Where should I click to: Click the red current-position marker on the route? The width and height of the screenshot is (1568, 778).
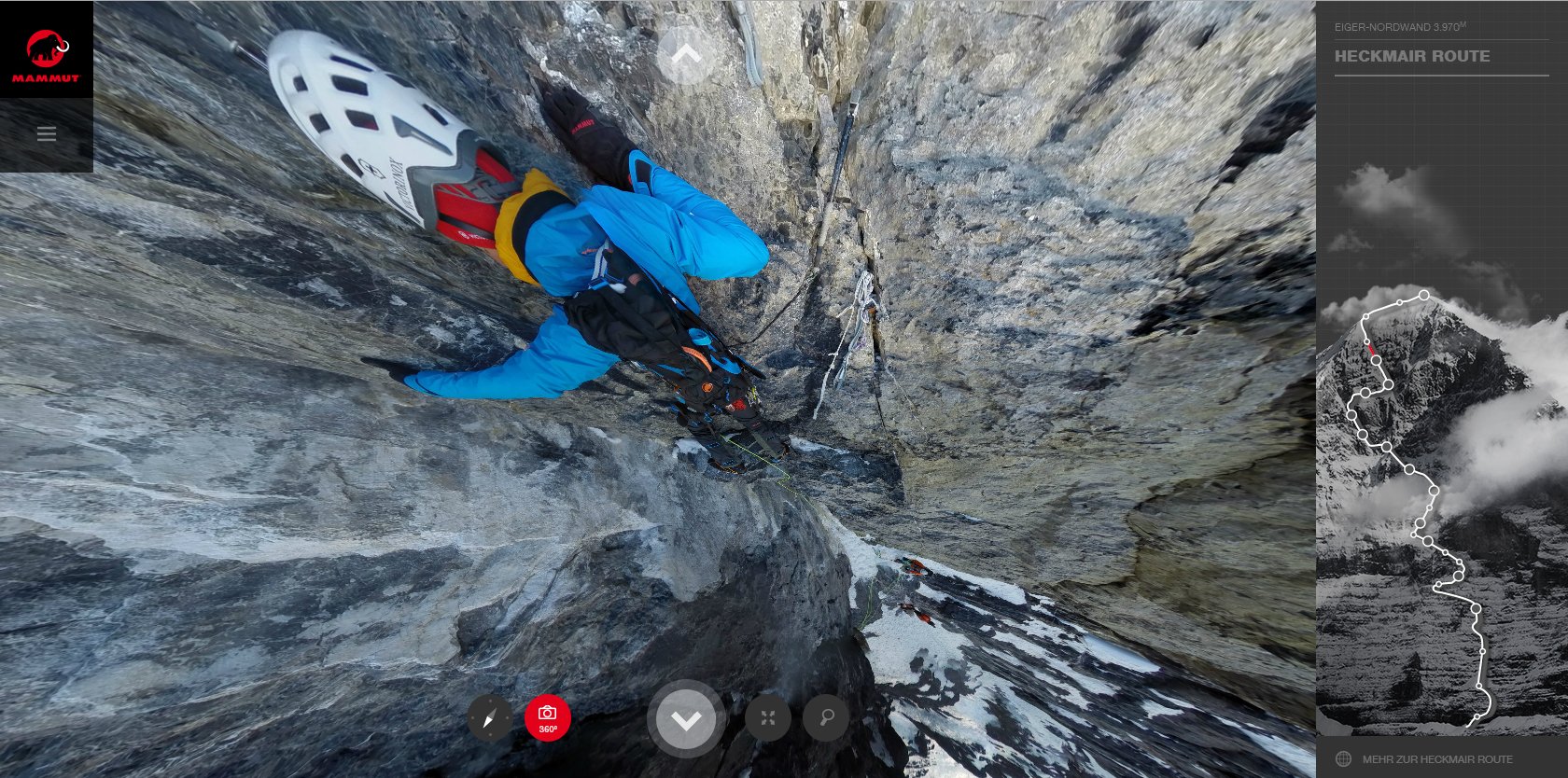point(1371,348)
